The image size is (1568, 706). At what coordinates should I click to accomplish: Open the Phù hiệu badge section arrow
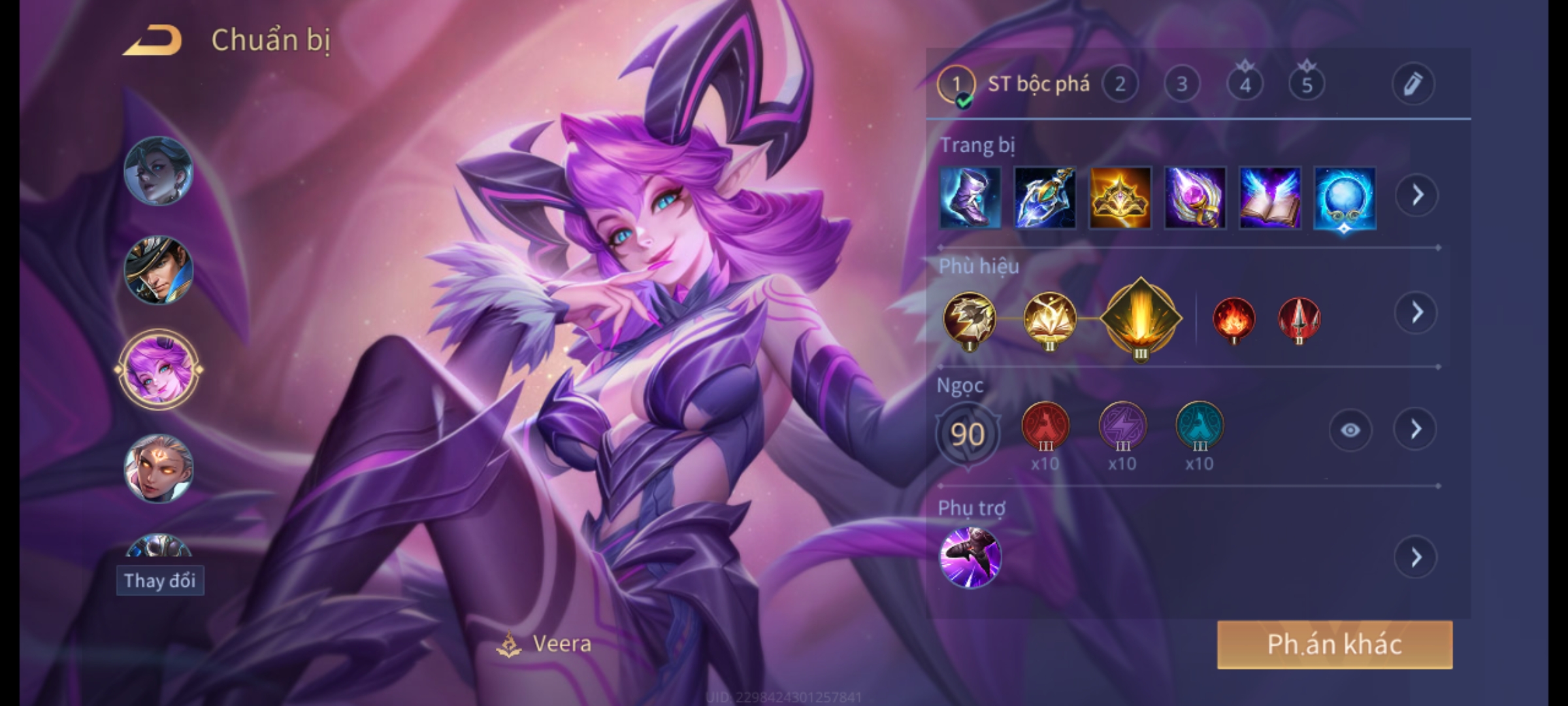point(1416,313)
